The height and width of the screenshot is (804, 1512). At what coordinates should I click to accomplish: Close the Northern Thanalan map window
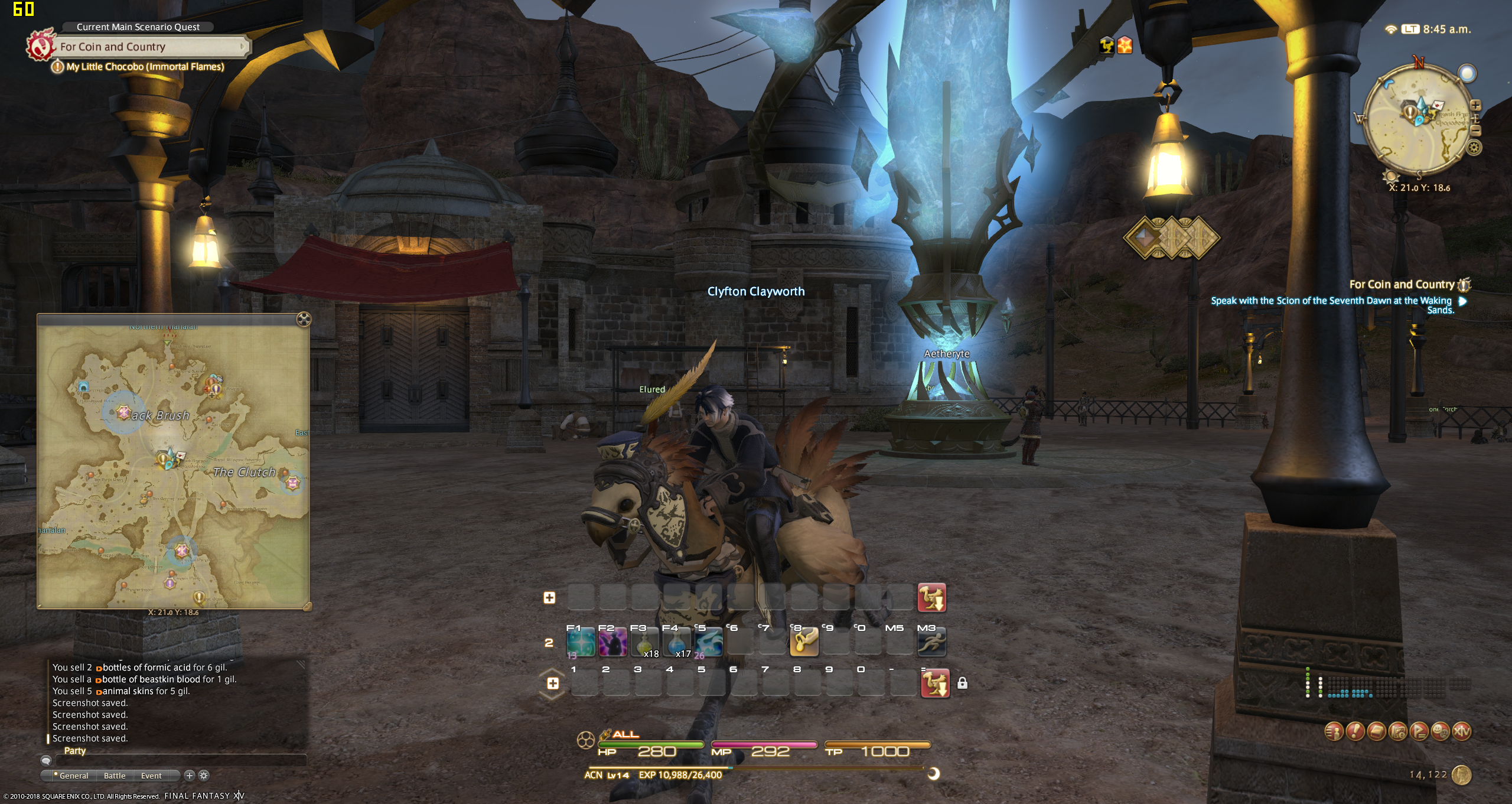coord(304,320)
